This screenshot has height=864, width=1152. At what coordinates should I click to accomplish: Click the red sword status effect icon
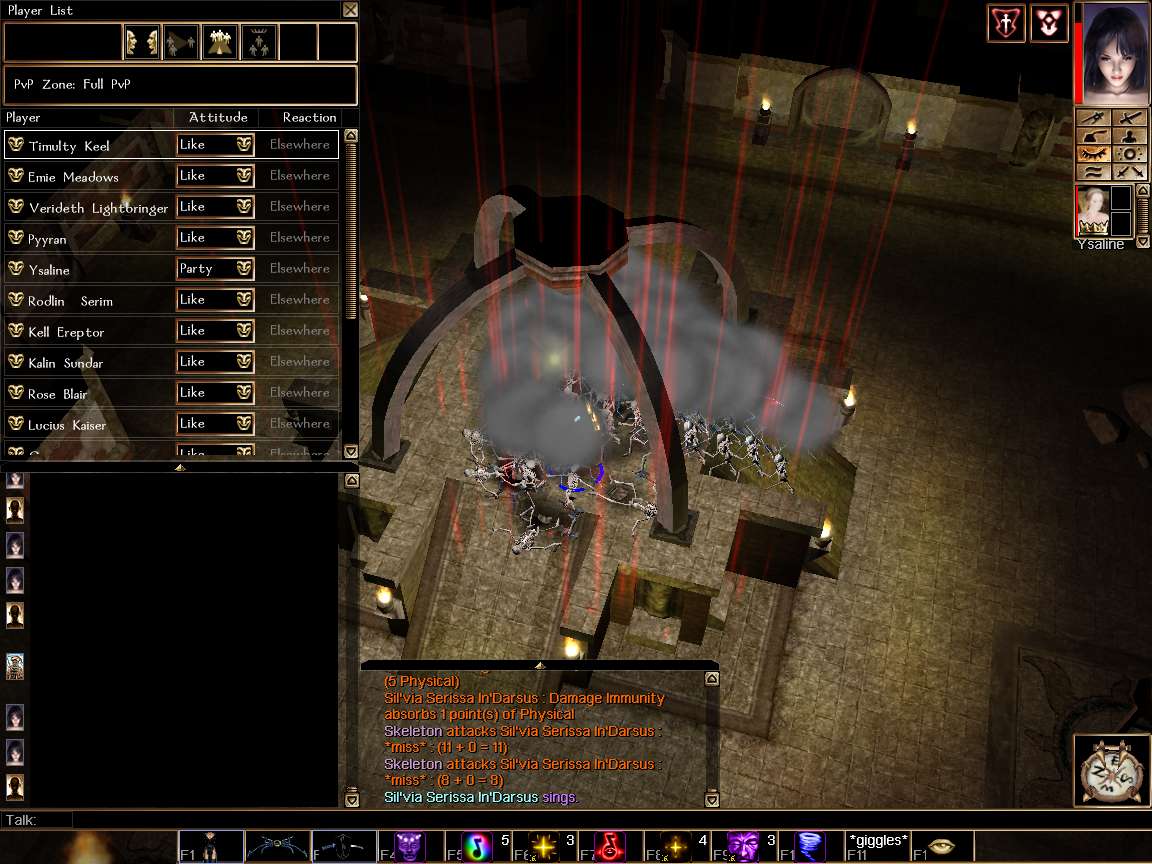[x=1006, y=23]
